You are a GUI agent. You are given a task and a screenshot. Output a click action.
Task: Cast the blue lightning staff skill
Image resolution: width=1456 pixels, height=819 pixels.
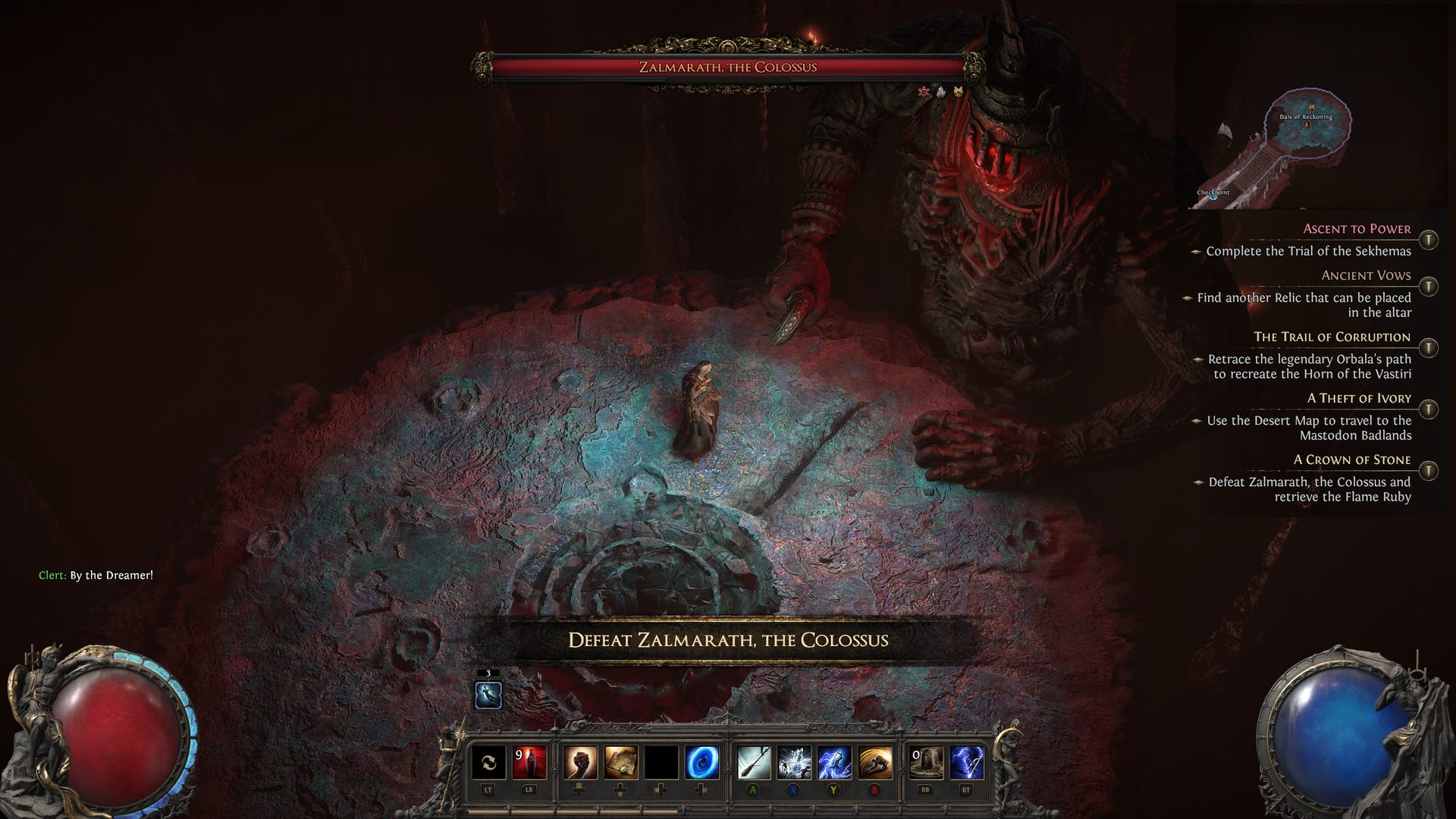click(967, 762)
